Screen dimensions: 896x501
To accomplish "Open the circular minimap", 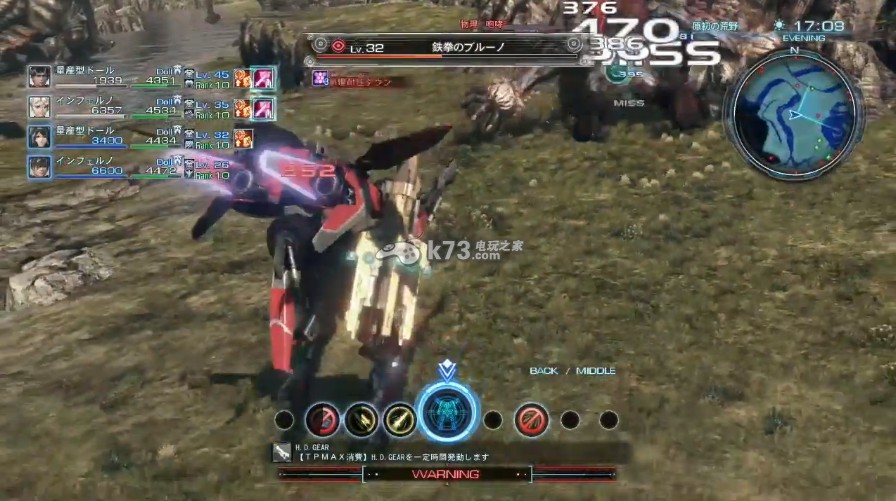I will tap(794, 114).
